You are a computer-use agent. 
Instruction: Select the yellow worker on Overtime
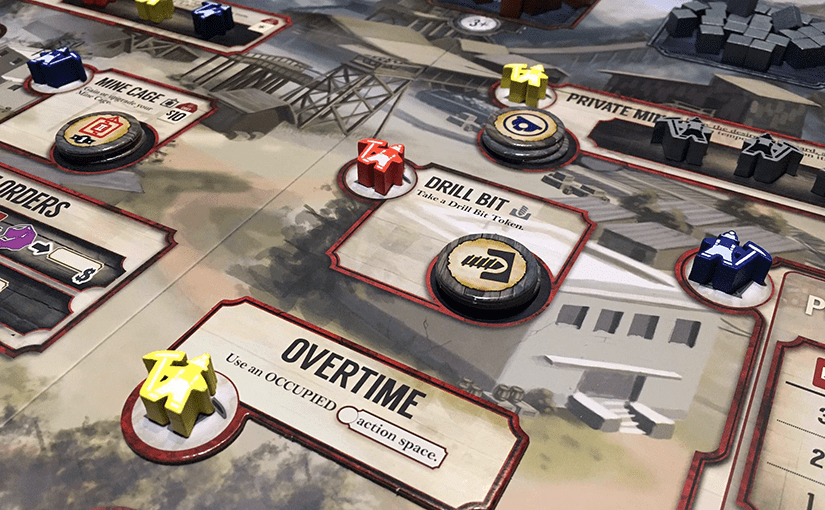click(x=178, y=390)
